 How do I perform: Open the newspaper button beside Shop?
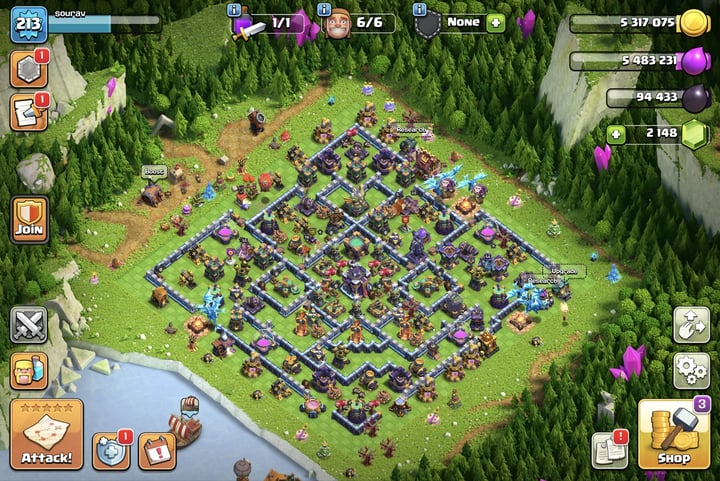coord(609,451)
